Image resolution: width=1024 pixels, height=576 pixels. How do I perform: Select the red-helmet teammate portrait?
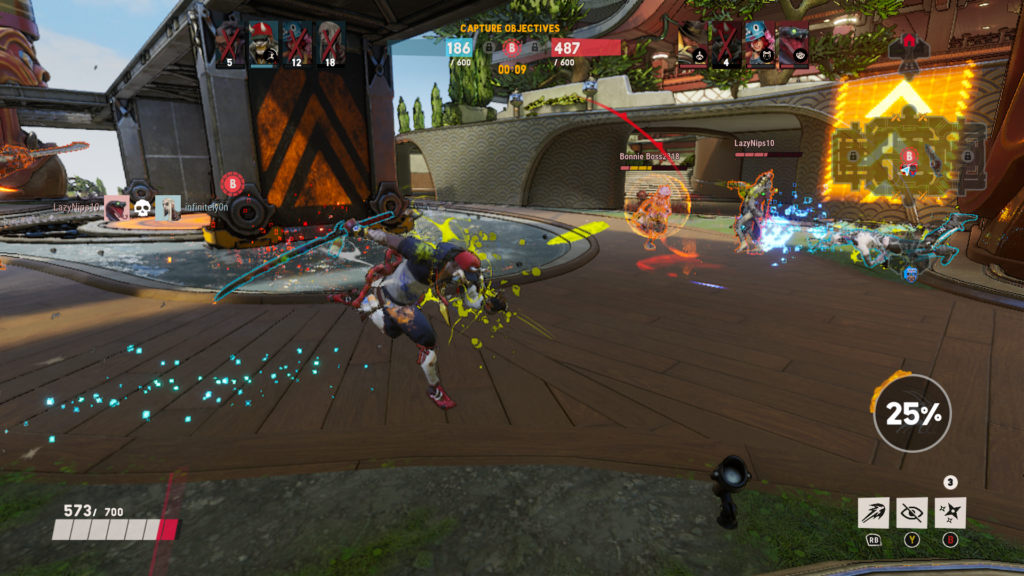[263, 44]
